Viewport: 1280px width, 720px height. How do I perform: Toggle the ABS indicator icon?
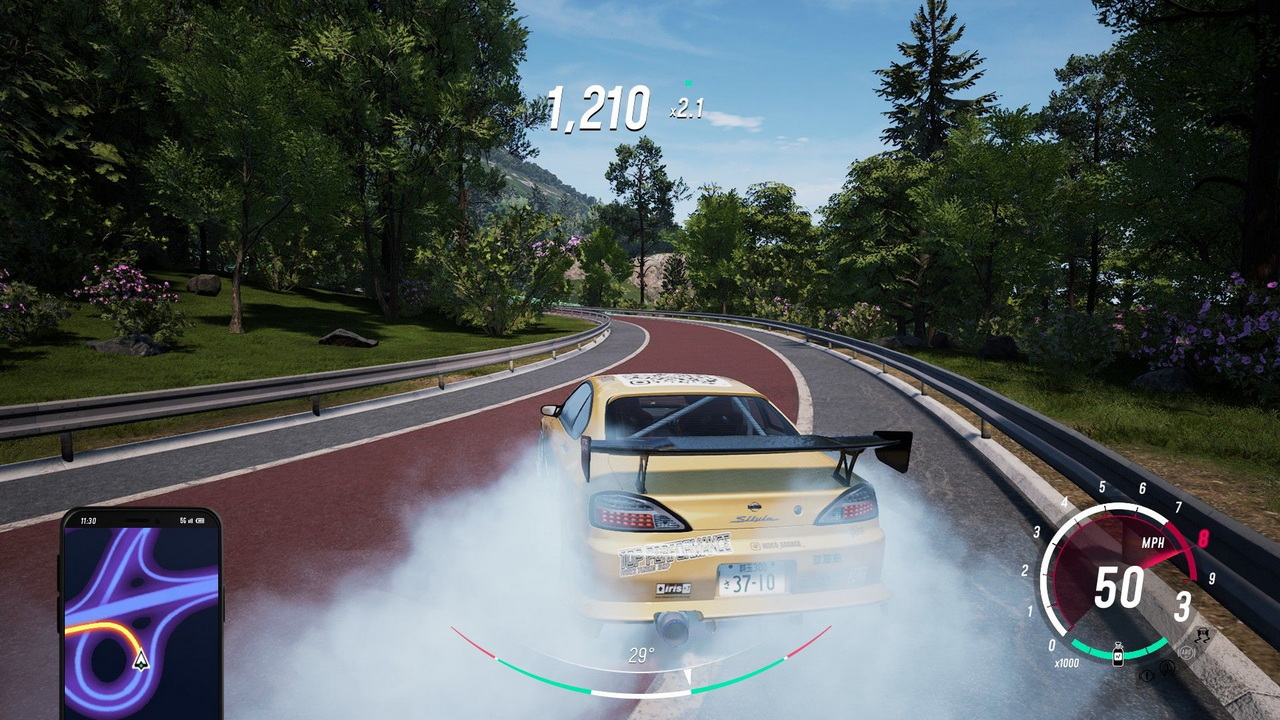pos(1187,651)
